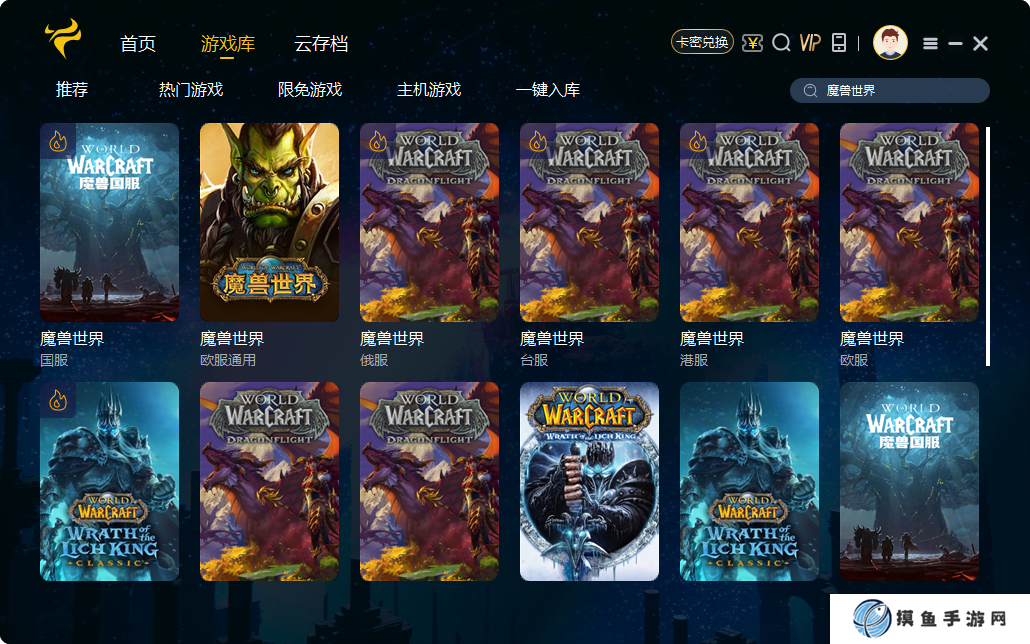Open the VIP membership icon
Screen dimensions: 1030x644
point(810,42)
